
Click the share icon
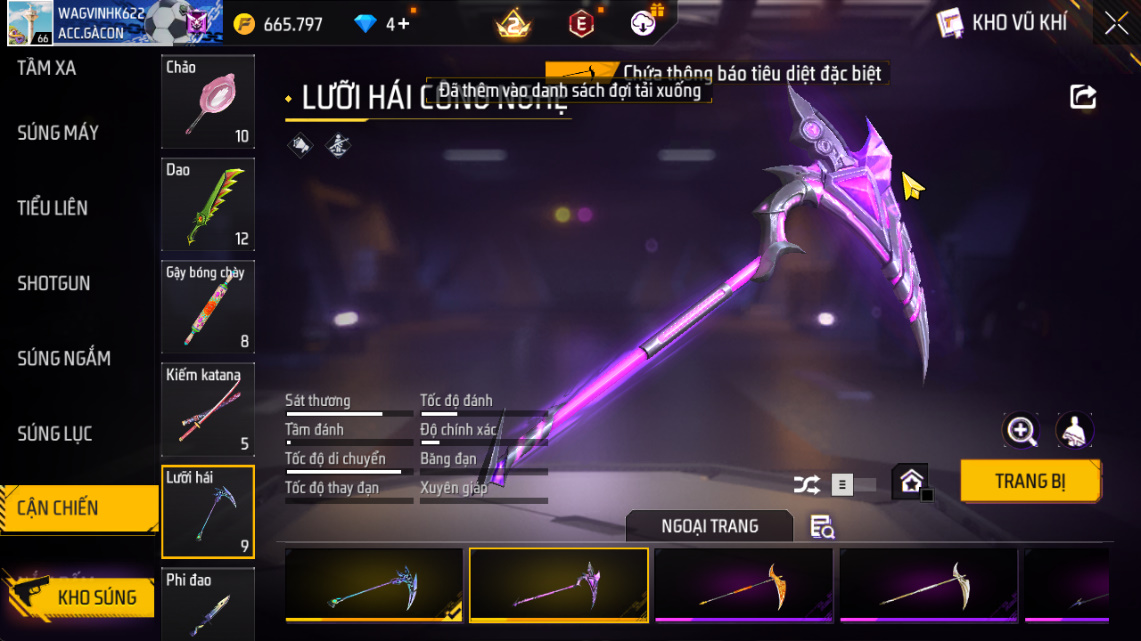point(1083,97)
